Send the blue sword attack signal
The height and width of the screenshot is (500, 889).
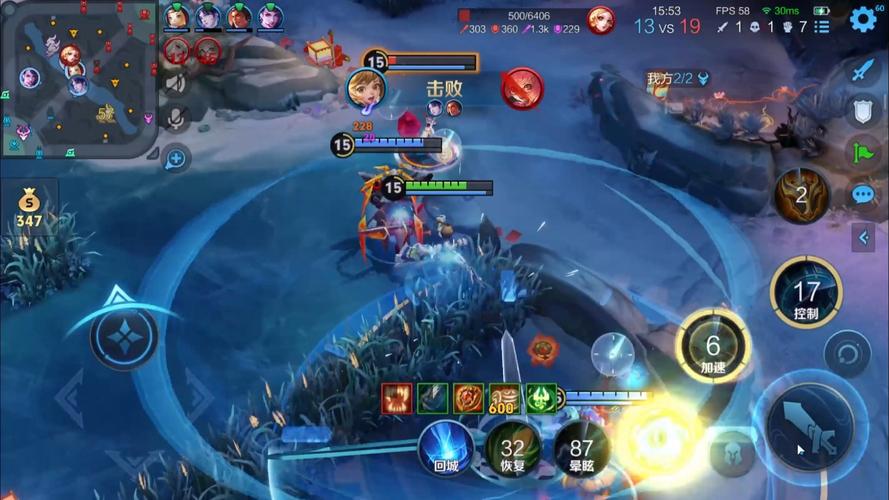(863, 71)
